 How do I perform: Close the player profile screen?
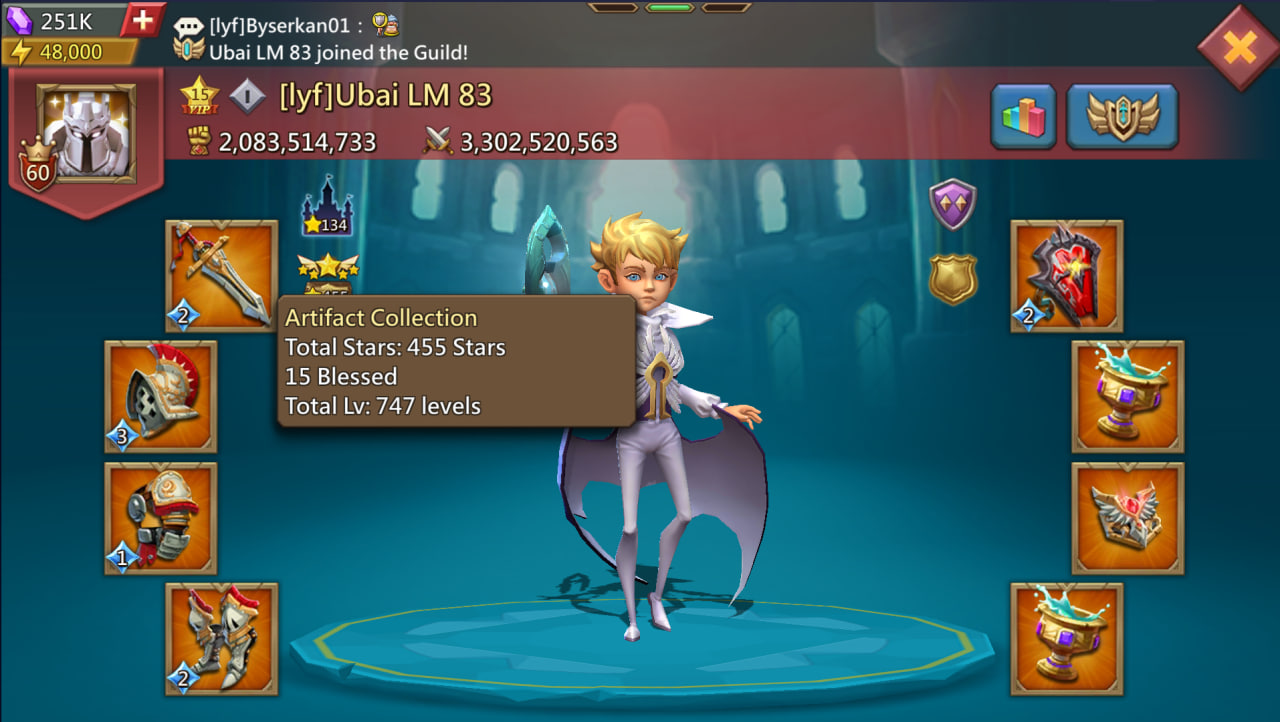(1238, 47)
